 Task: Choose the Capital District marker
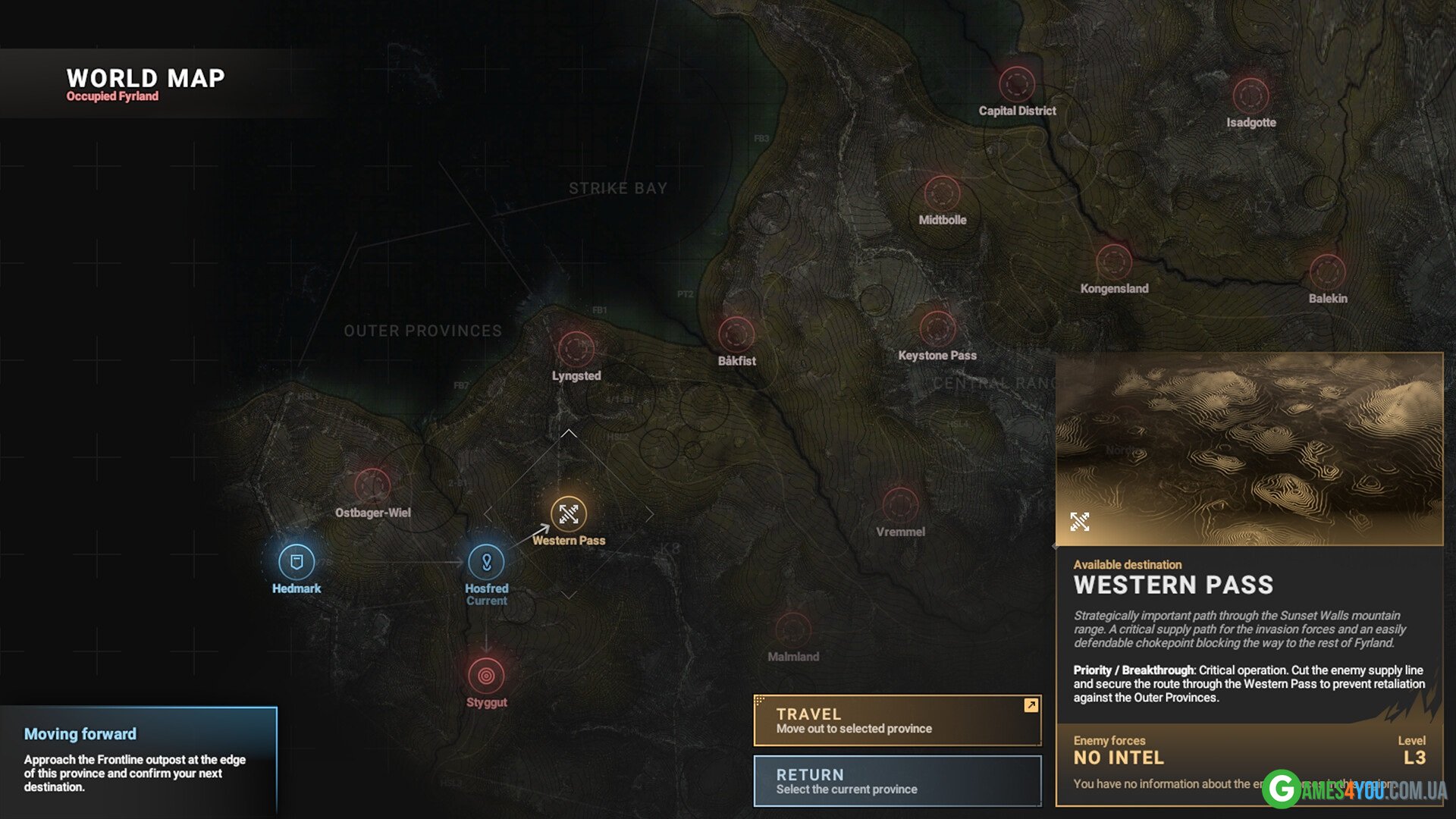pos(1017,84)
